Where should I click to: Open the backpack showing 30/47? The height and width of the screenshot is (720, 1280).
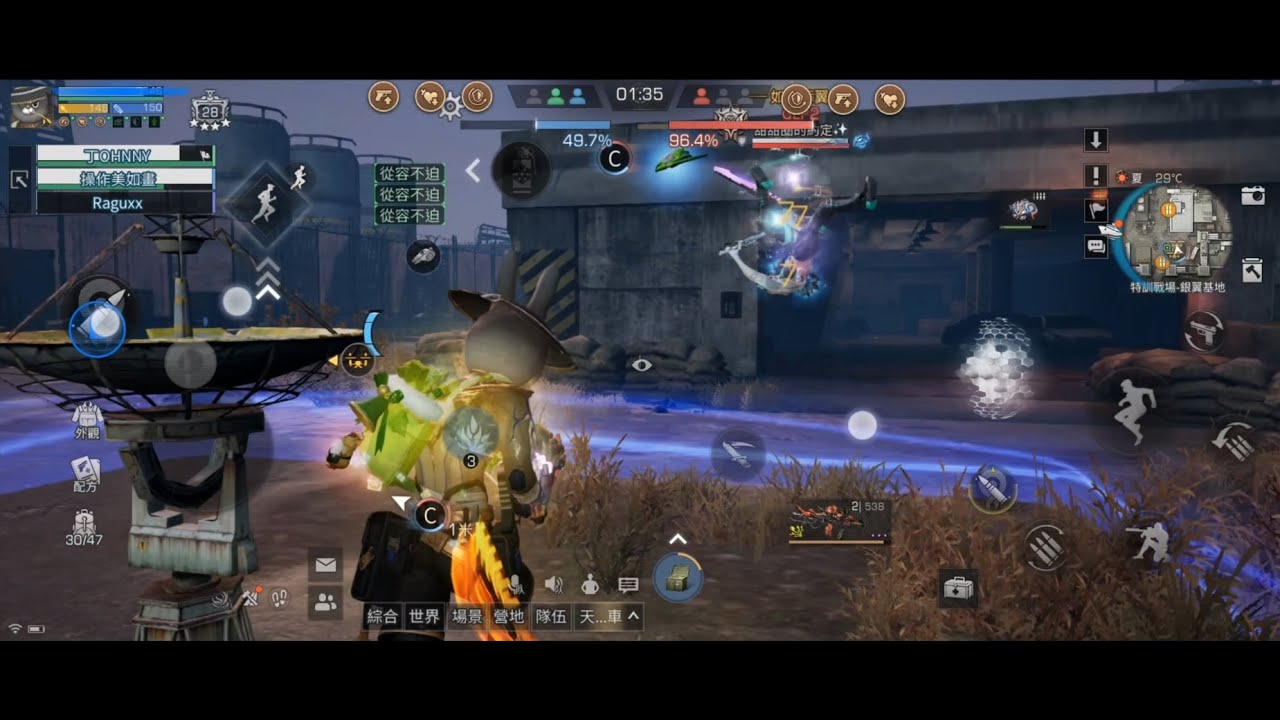pyautogui.click(x=85, y=527)
